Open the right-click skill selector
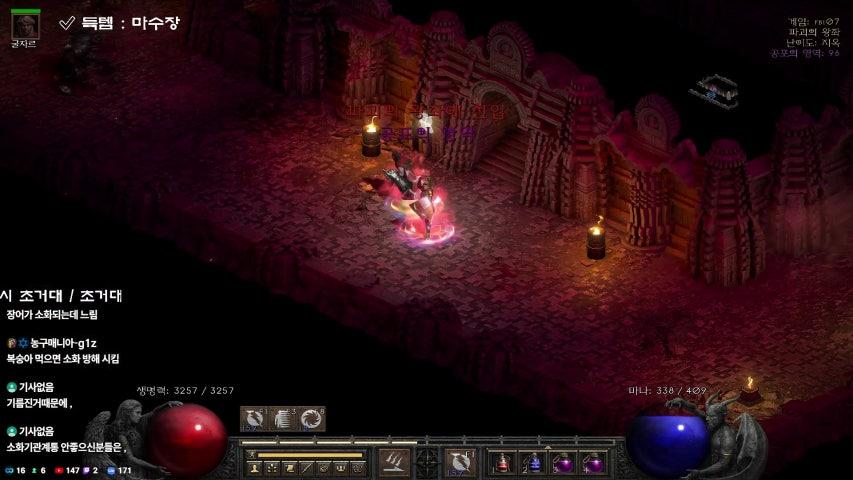 coord(461,462)
